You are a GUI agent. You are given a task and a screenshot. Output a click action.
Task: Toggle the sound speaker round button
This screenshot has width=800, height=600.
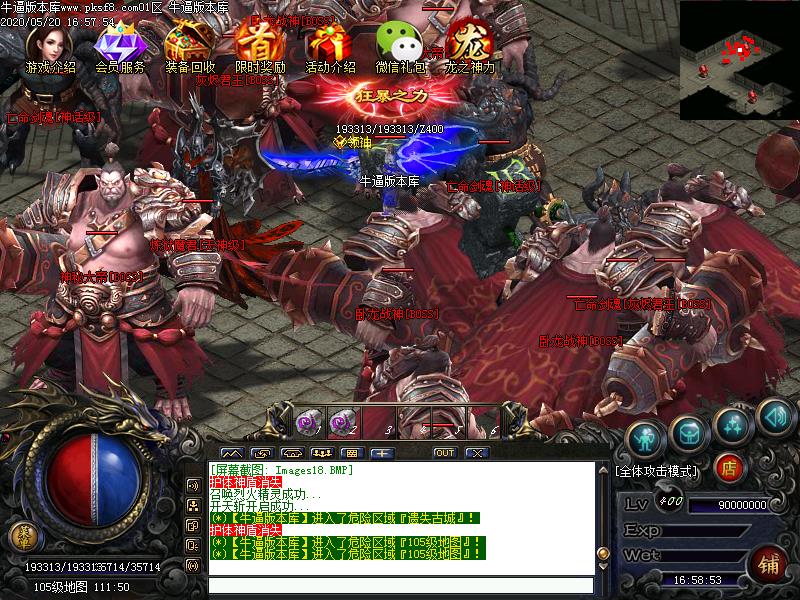tap(775, 414)
